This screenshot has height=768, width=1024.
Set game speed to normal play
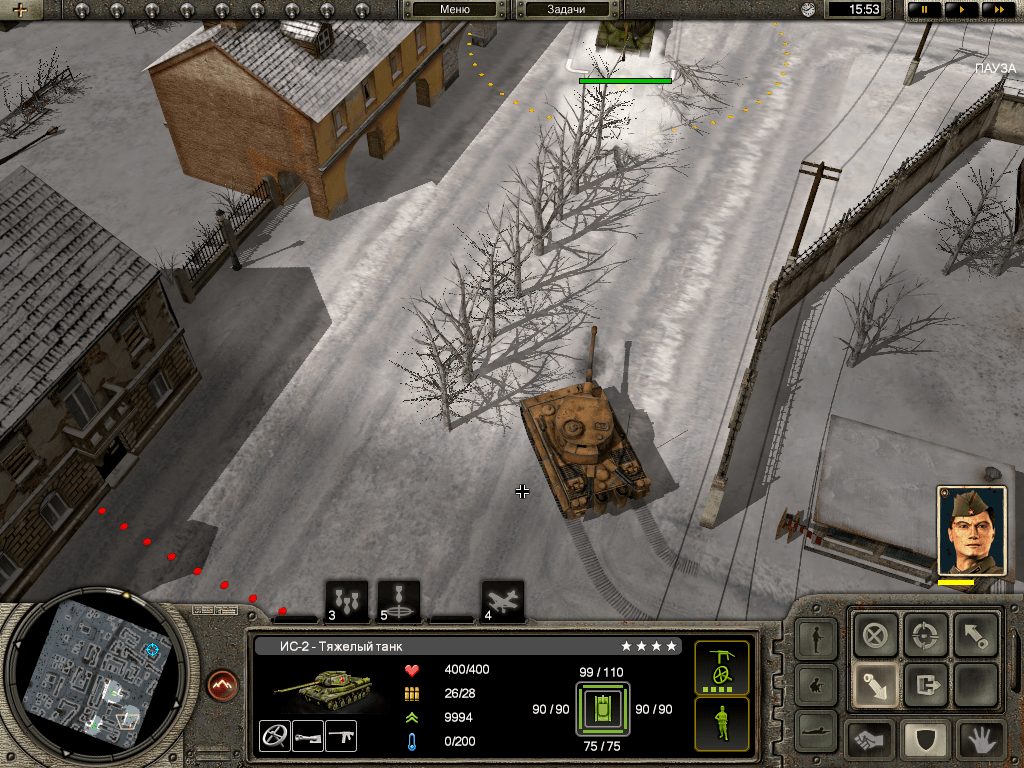961,9
